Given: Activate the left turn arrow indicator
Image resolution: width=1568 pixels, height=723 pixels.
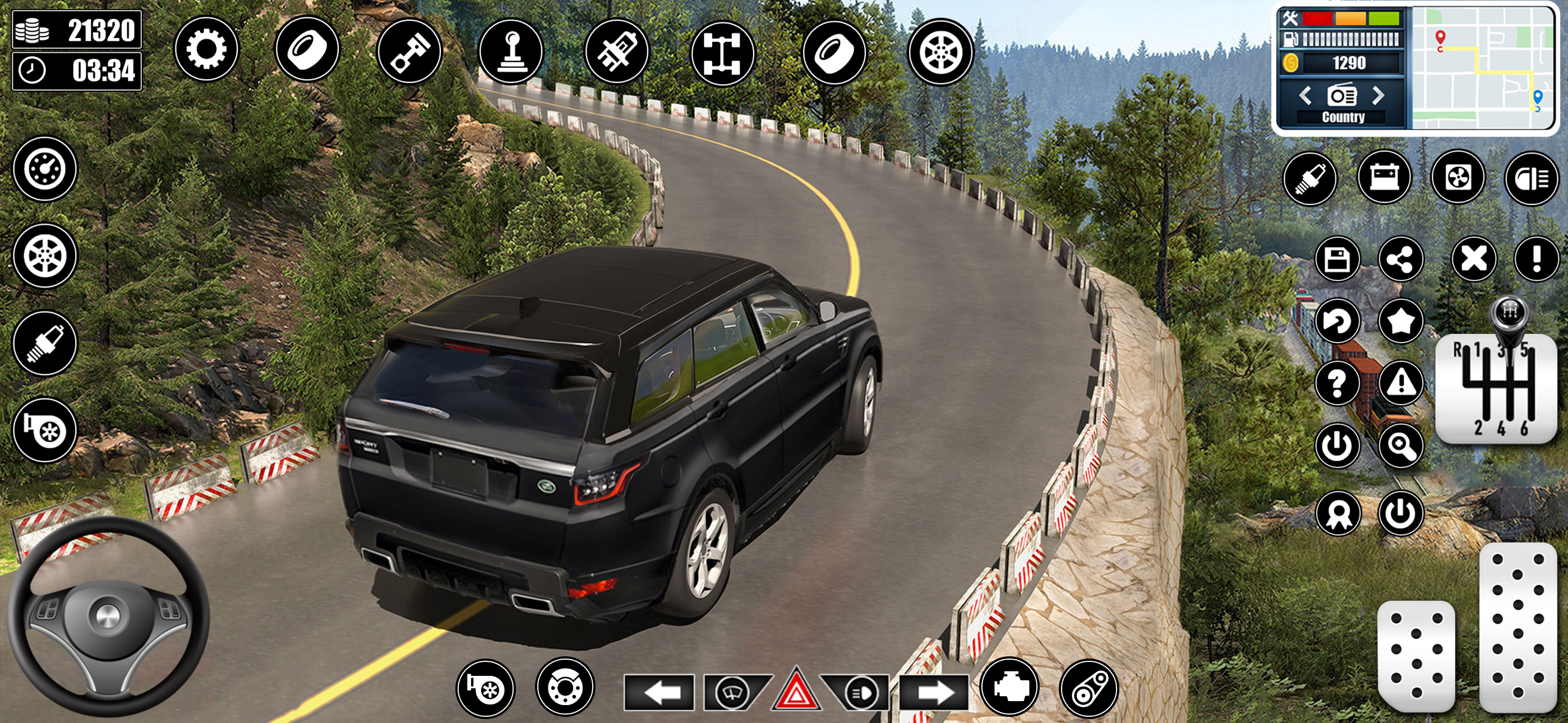Looking at the screenshot, I should point(659,692).
